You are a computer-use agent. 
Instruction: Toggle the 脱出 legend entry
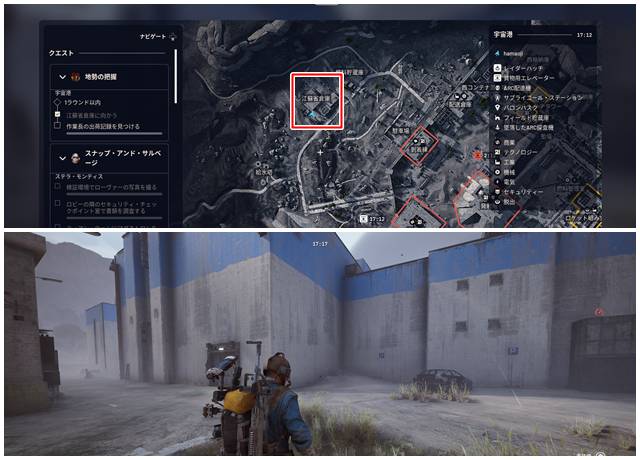[515, 200]
